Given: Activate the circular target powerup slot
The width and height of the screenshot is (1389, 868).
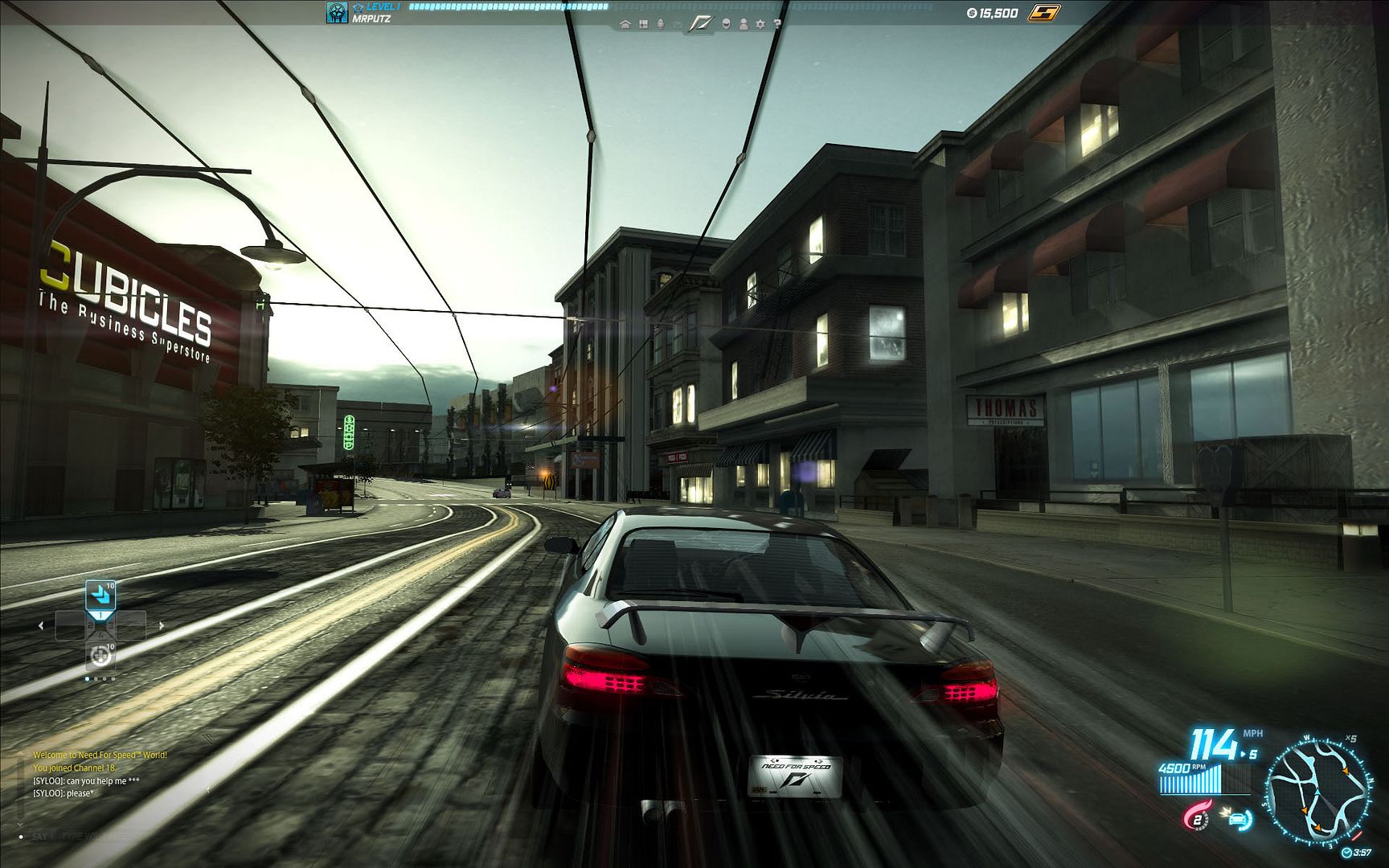Looking at the screenshot, I should [100, 655].
